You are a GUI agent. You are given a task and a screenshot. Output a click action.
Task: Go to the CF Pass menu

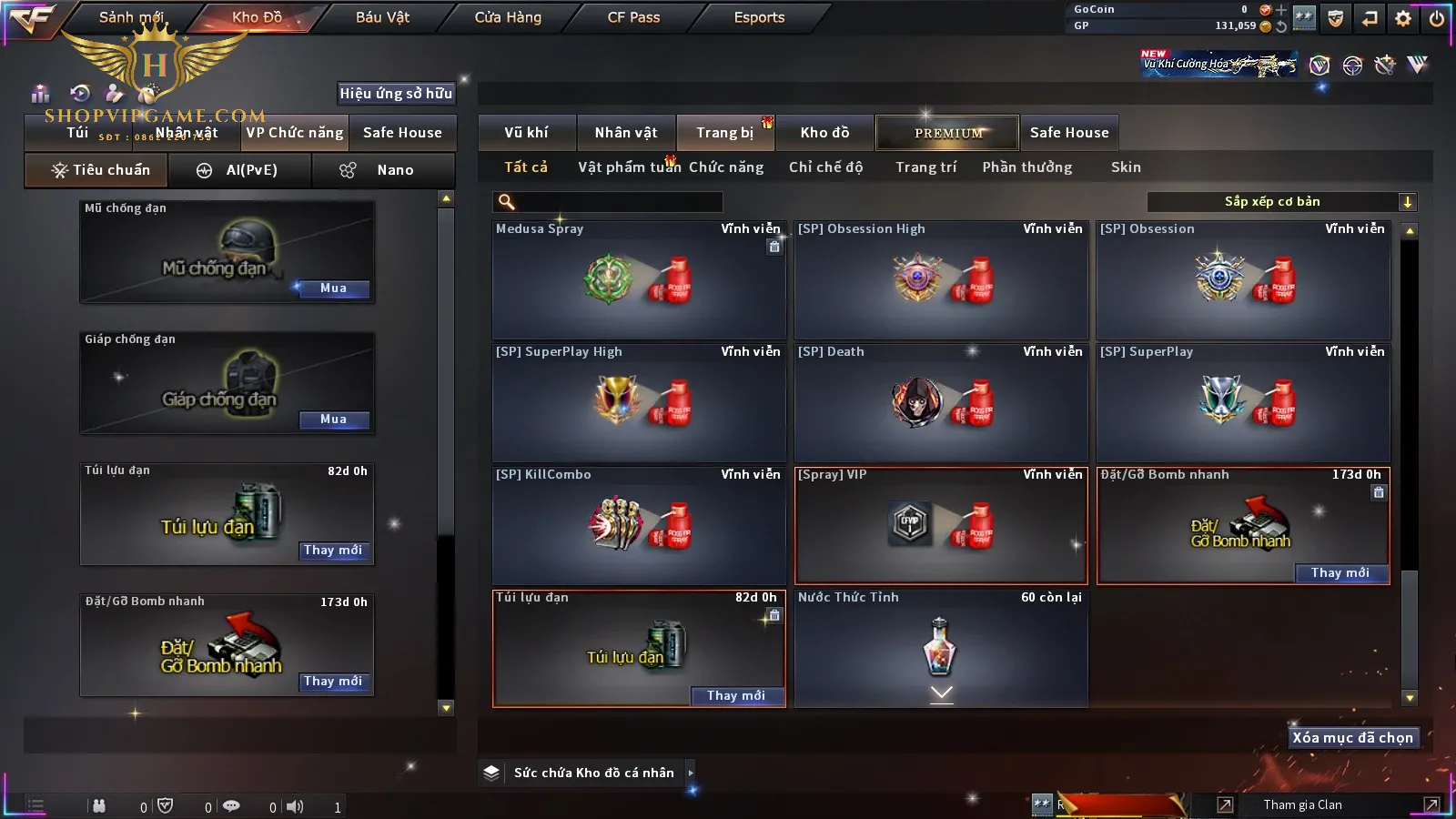[633, 17]
